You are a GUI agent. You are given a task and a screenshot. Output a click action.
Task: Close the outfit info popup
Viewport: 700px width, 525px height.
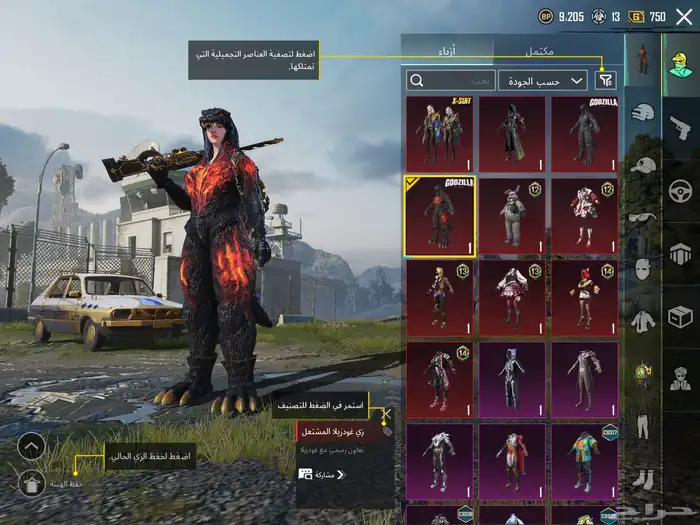click(387, 412)
